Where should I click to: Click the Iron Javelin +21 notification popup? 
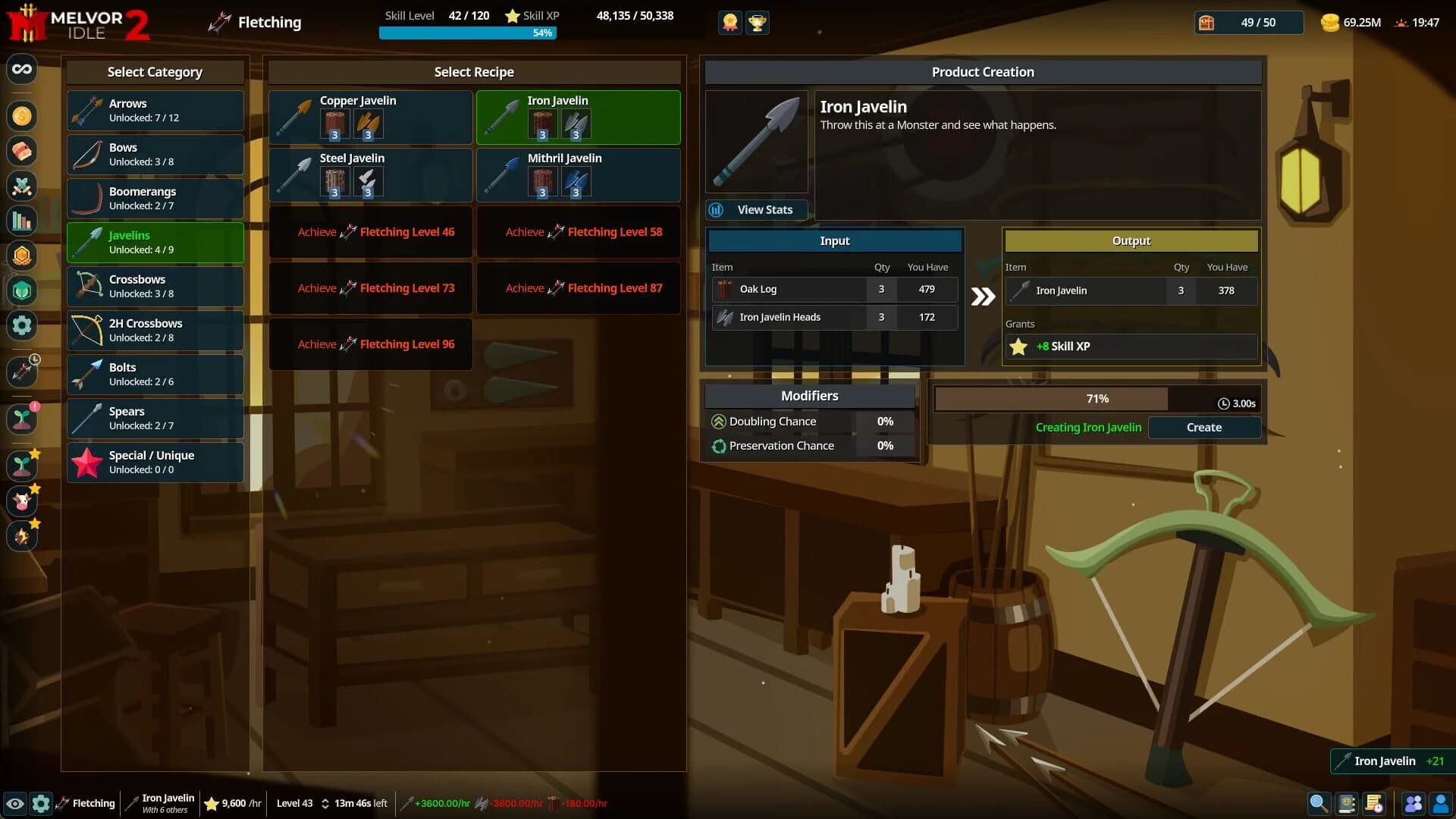(1390, 761)
